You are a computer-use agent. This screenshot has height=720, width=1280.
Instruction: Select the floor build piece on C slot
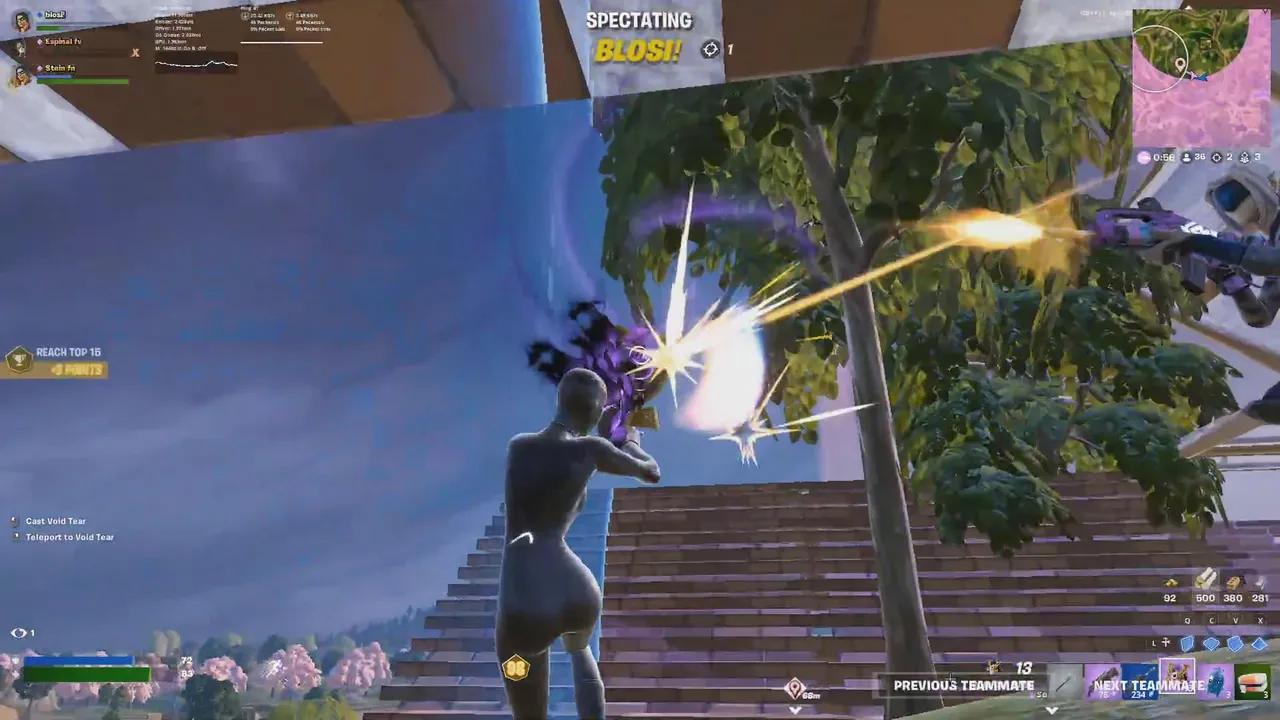(1212, 642)
